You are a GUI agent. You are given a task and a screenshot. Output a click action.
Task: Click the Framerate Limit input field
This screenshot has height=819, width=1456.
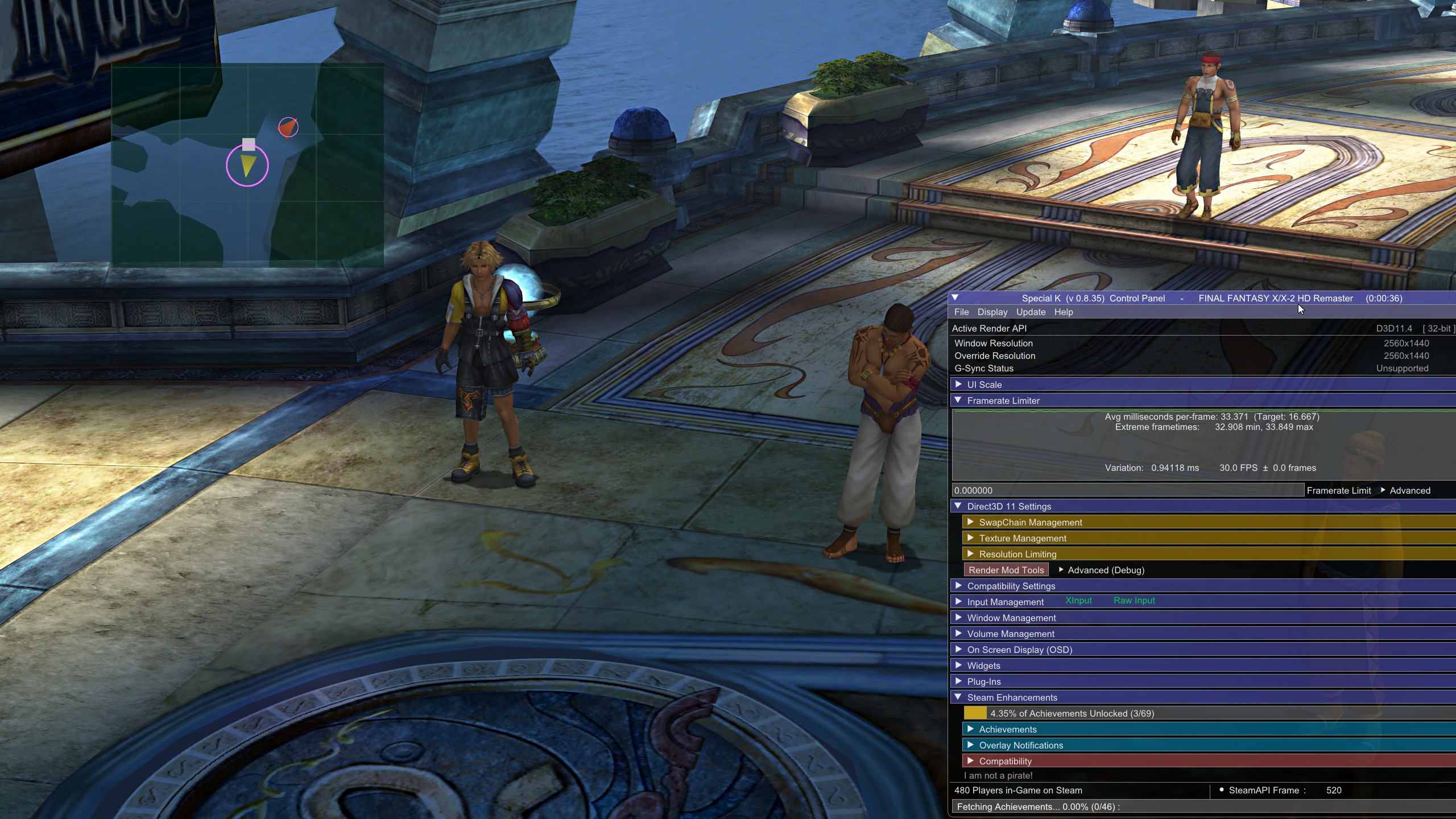[1127, 490]
